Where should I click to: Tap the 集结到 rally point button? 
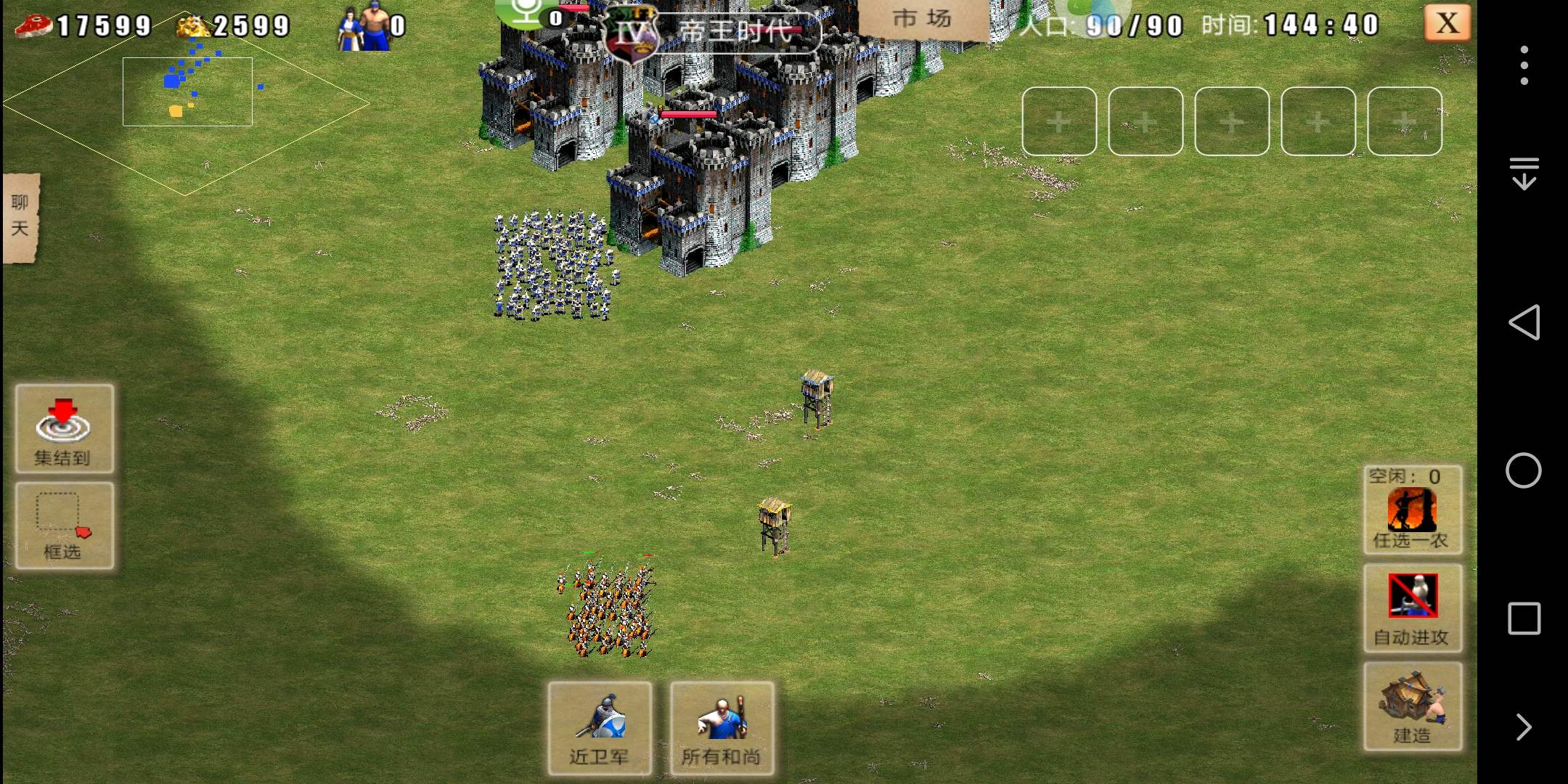[64, 429]
